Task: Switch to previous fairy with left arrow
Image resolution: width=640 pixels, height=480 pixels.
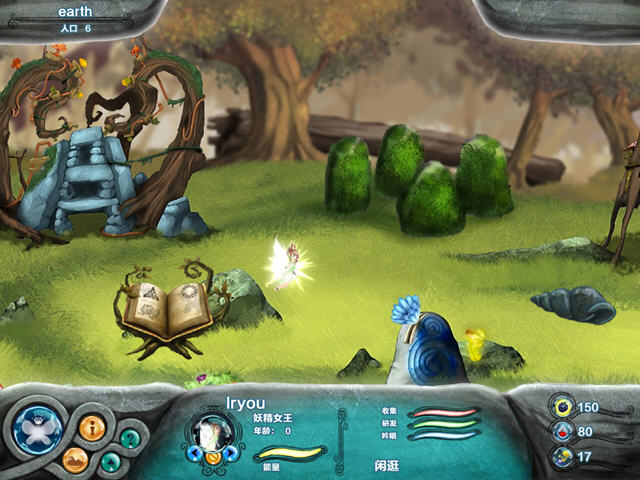Action: coord(195,452)
